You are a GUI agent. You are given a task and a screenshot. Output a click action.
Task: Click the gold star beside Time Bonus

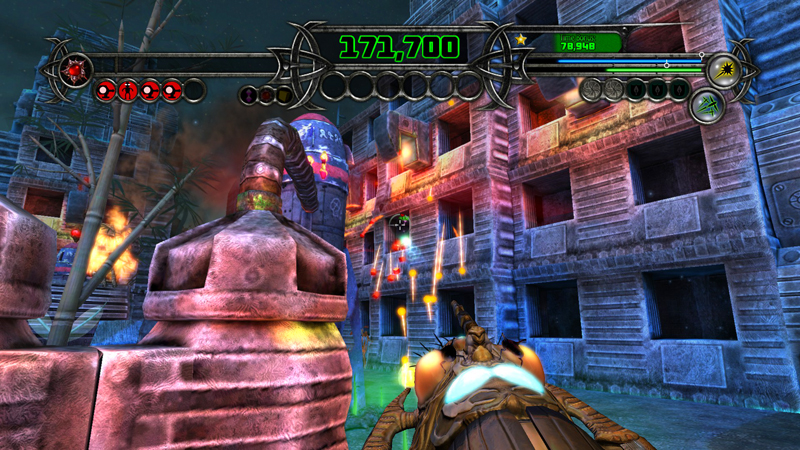[521, 39]
